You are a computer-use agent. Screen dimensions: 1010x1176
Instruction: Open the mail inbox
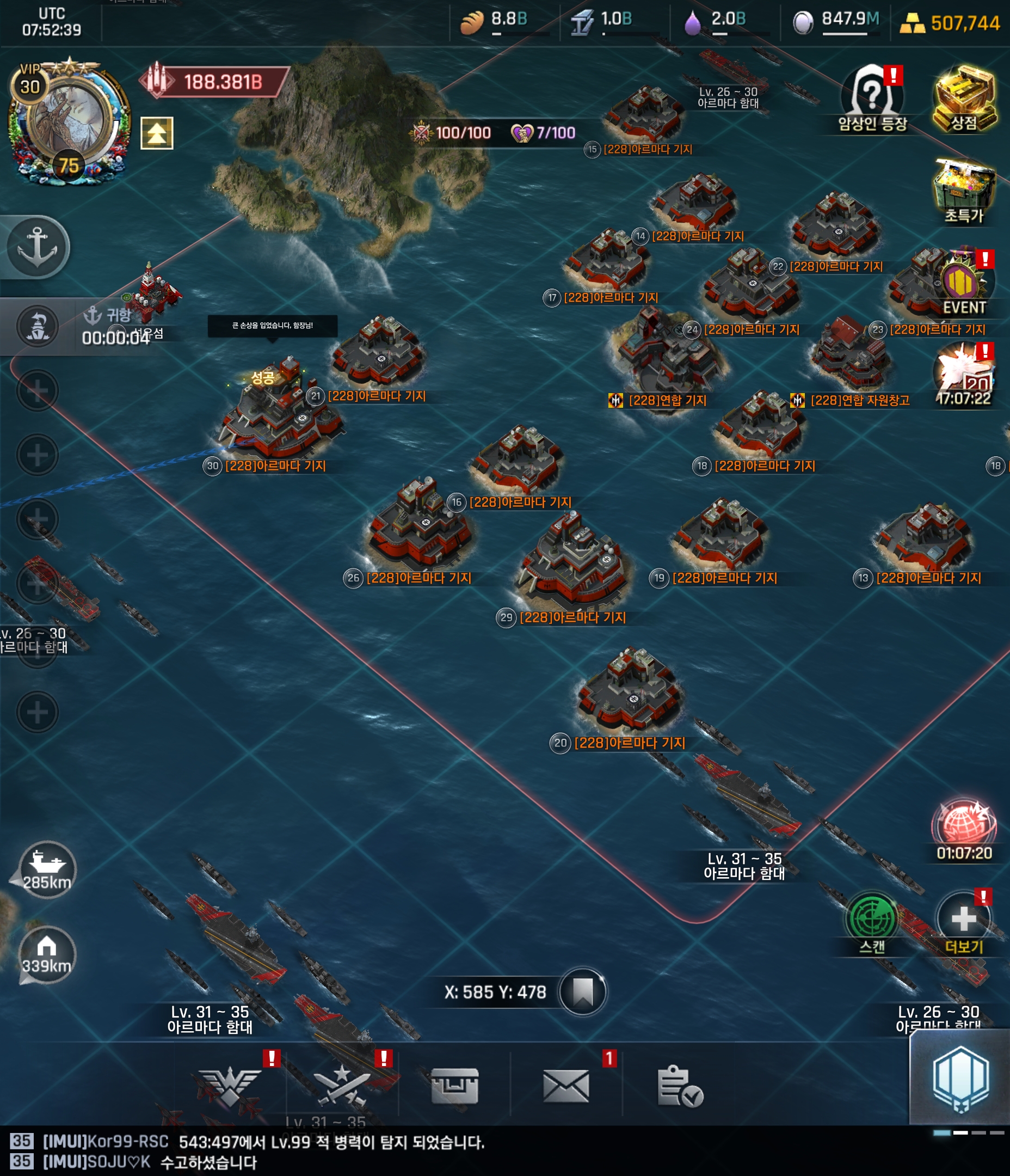(566, 1085)
